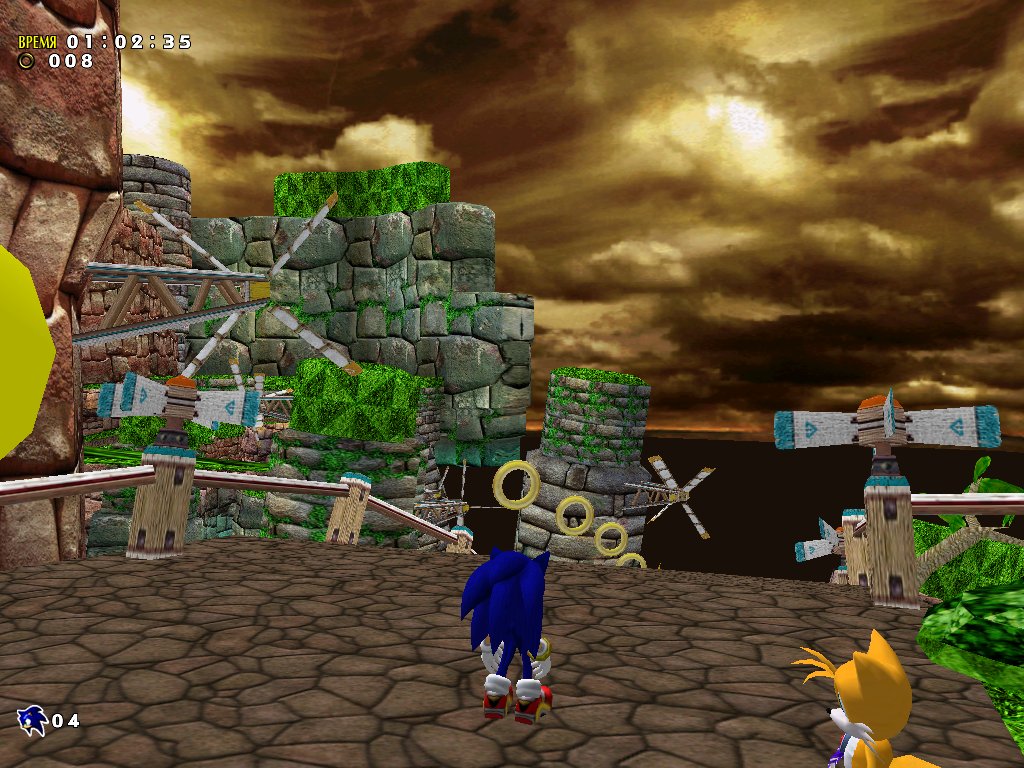Click the gold ring counter icon

27,61
